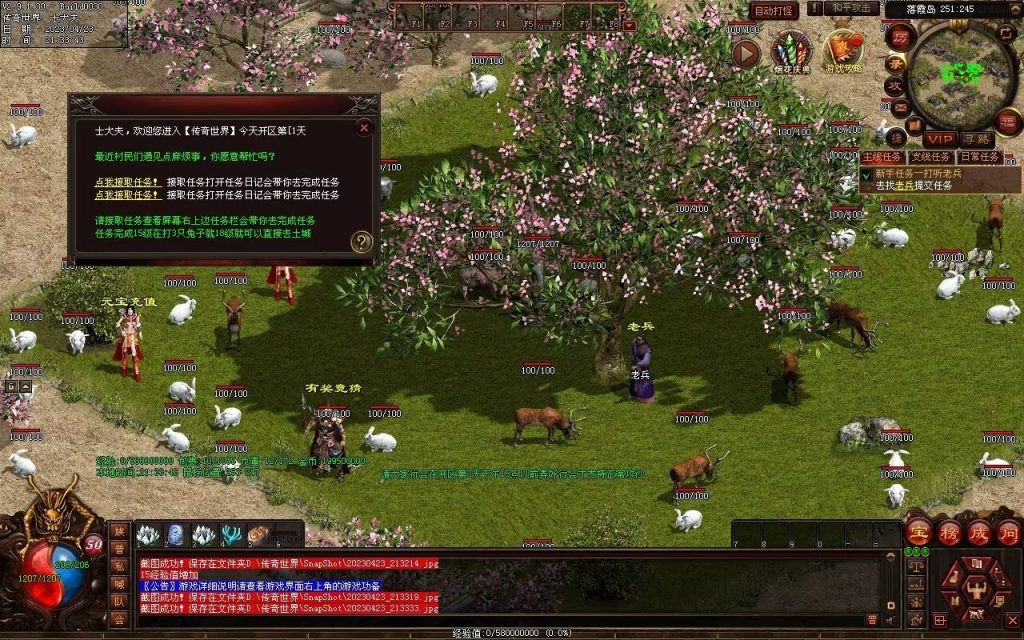Open the dialog's question mark help
Screen dimensions: 1024x640
click(x=362, y=242)
